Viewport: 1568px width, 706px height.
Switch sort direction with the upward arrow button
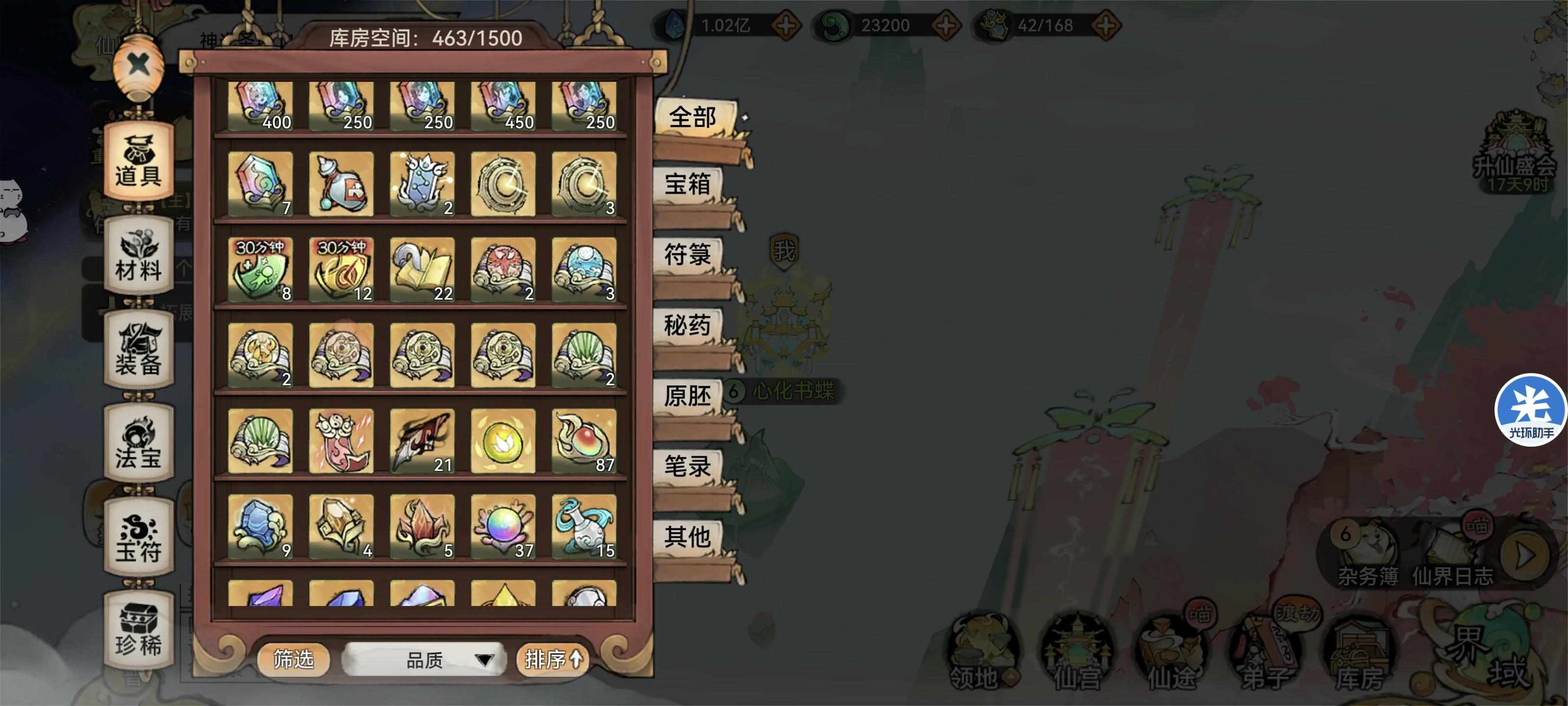pos(575,657)
